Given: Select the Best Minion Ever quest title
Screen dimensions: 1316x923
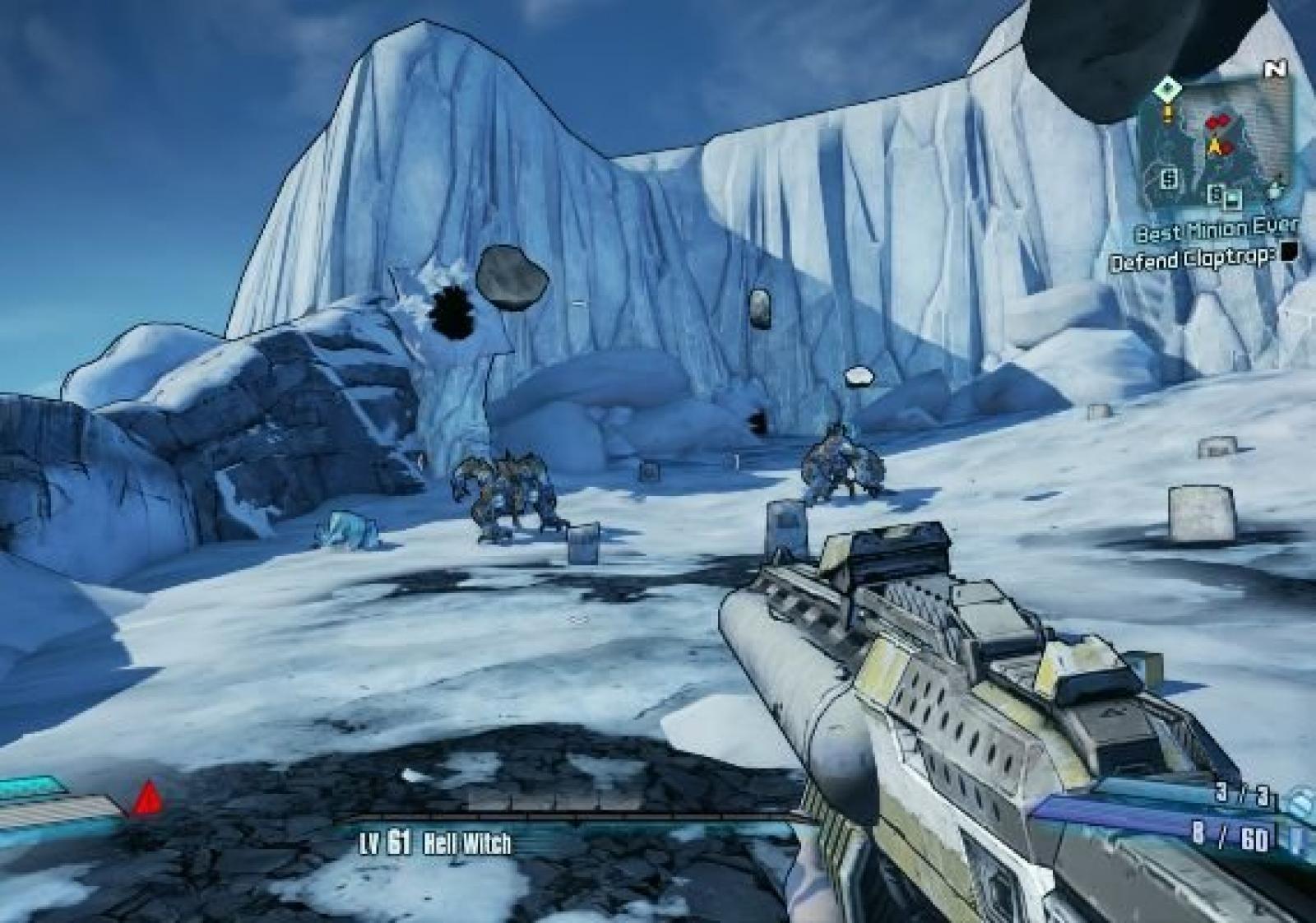Looking at the screenshot, I should (1216, 230).
